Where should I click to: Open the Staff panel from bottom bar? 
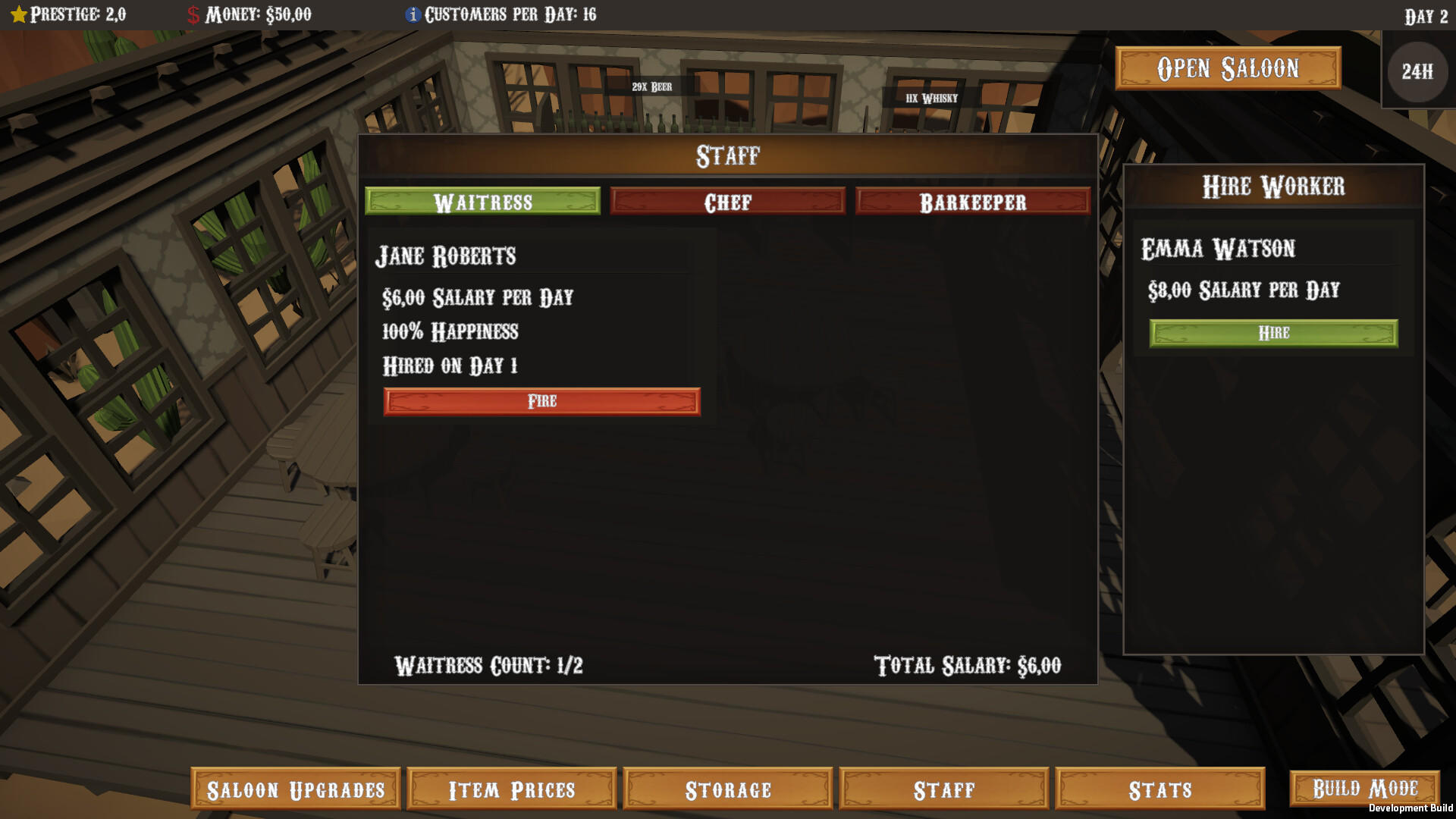944,789
